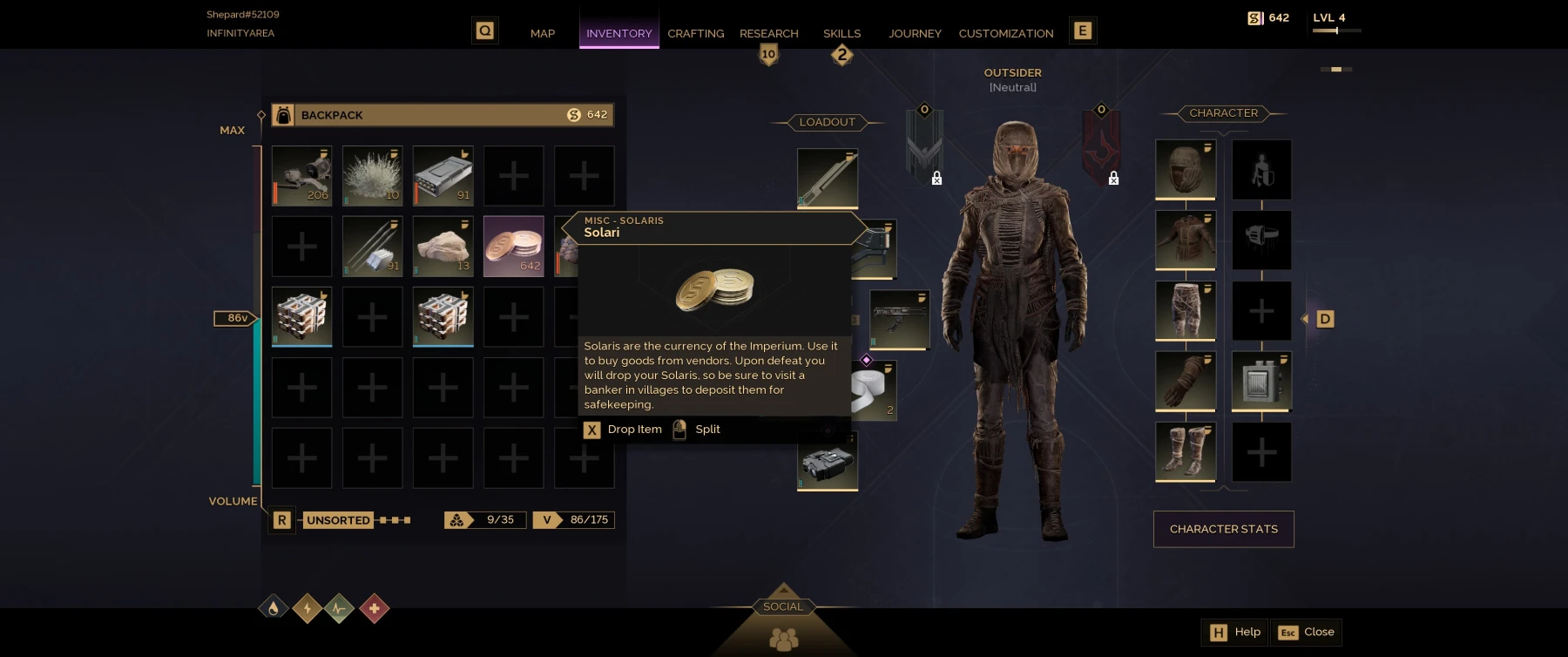The height and width of the screenshot is (657, 1568).
Task: Select the dry plant fiber slot
Action: [x=373, y=176]
